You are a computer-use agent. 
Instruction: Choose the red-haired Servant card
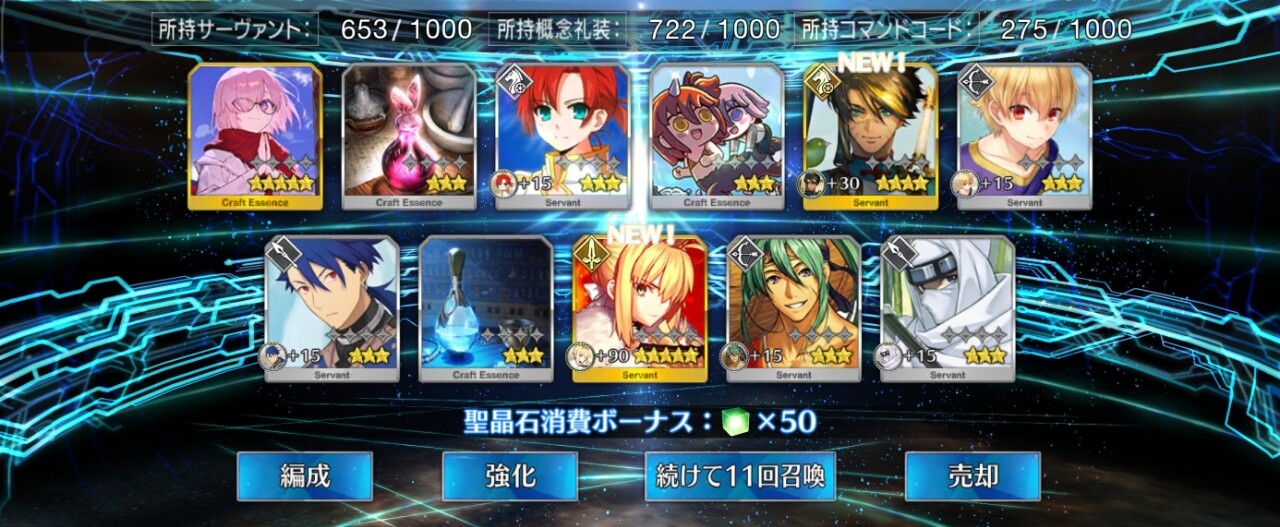click(563, 136)
